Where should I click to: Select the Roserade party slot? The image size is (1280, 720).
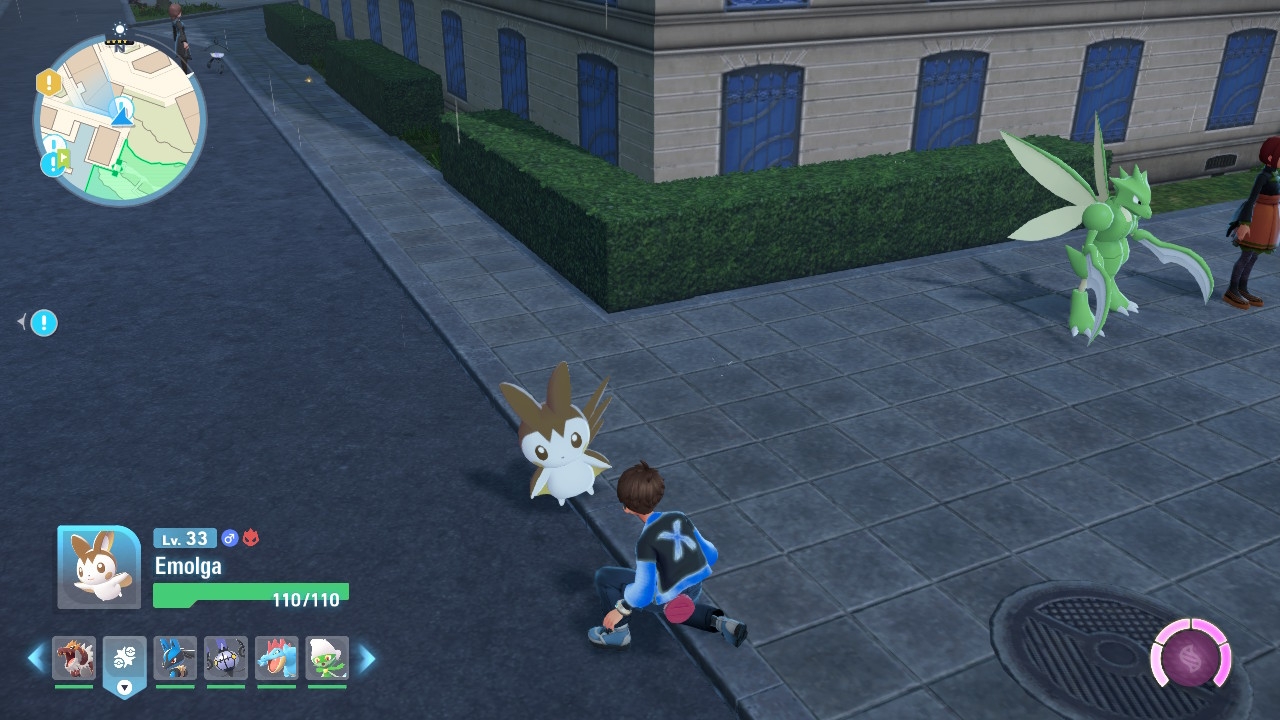pyautogui.click(x=327, y=659)
